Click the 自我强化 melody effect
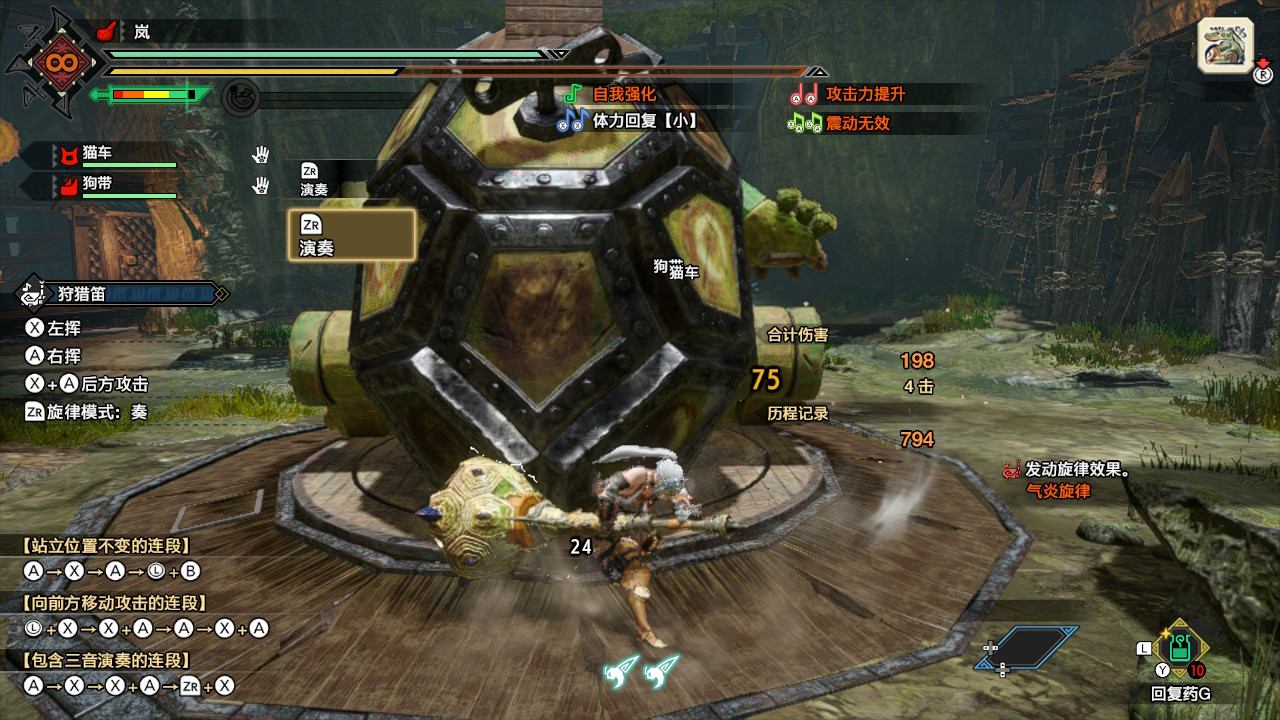The height and width of the screenshot is (720, 1280). coord(612,94)
